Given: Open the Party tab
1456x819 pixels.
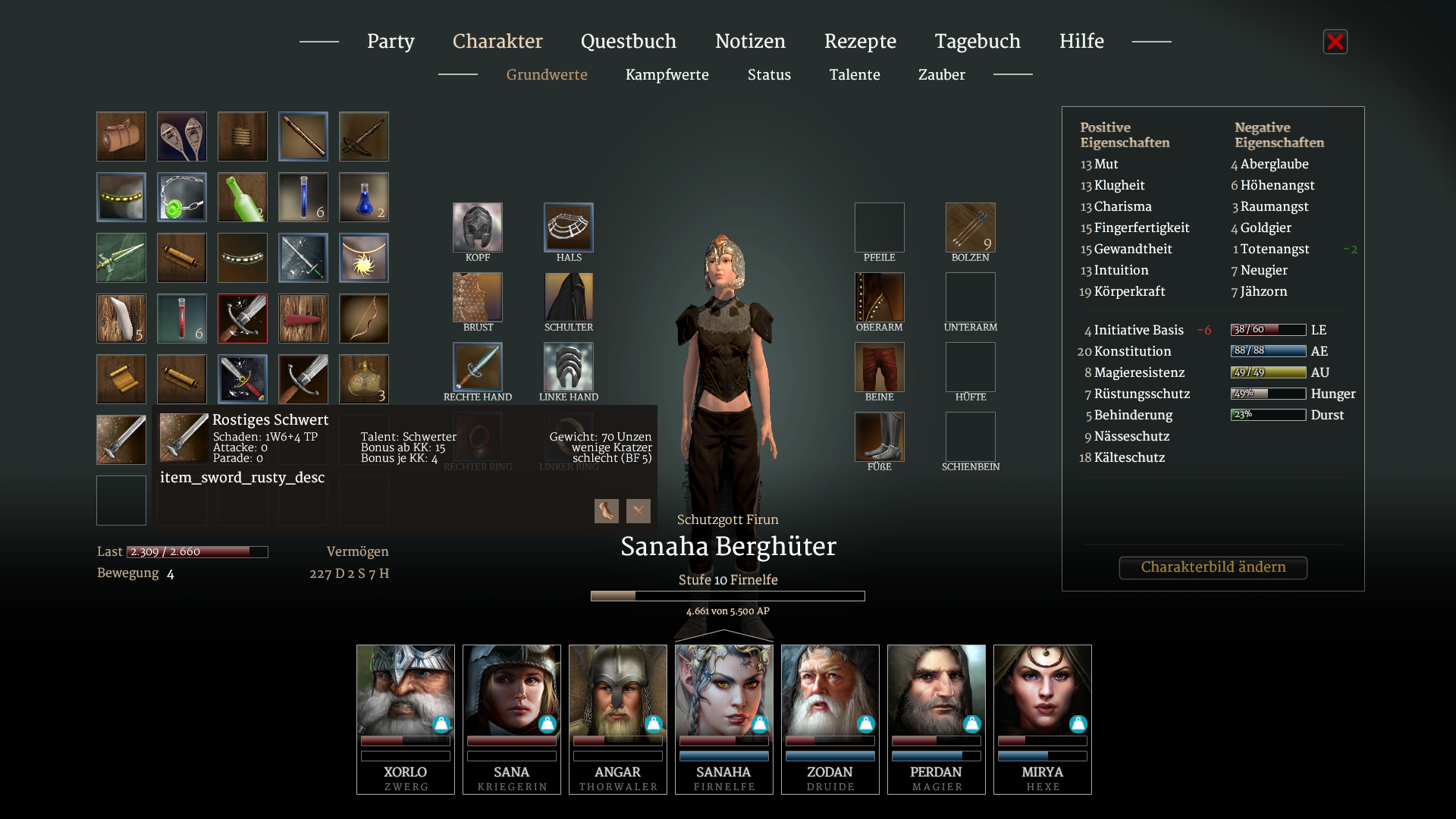Looking at the screenshot, I should [x=391, y=42].
